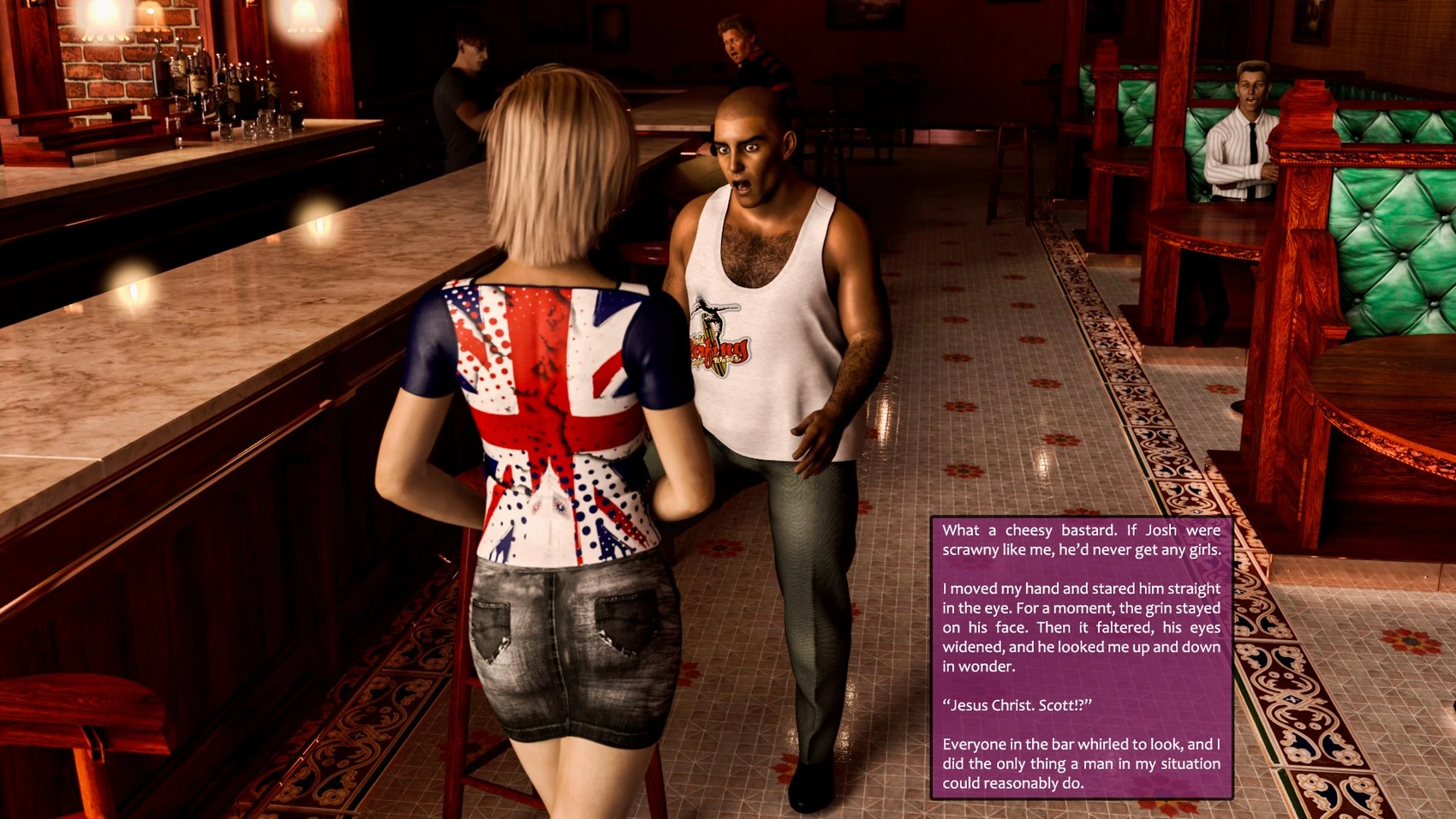Advance the story via the purple narration box
Image resolution: width=1456 pixels, height=819 pixels.
[x=1081, y=657]
